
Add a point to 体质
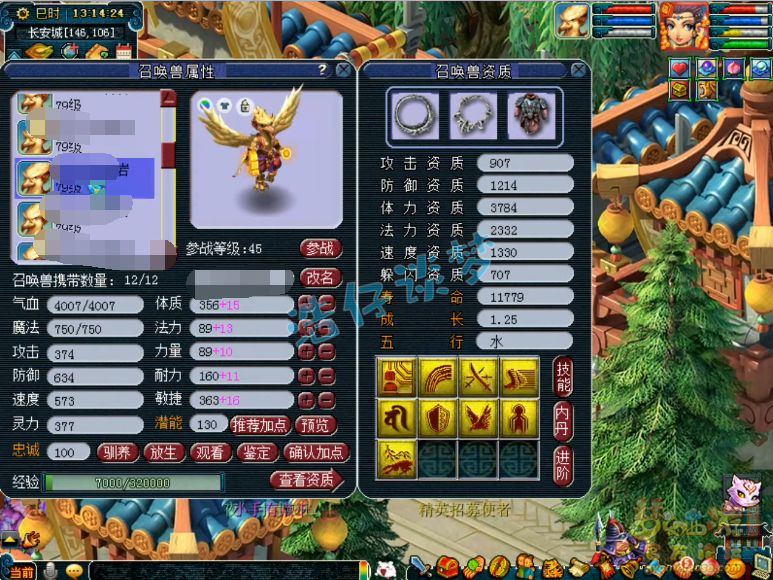tap(306, 304)
